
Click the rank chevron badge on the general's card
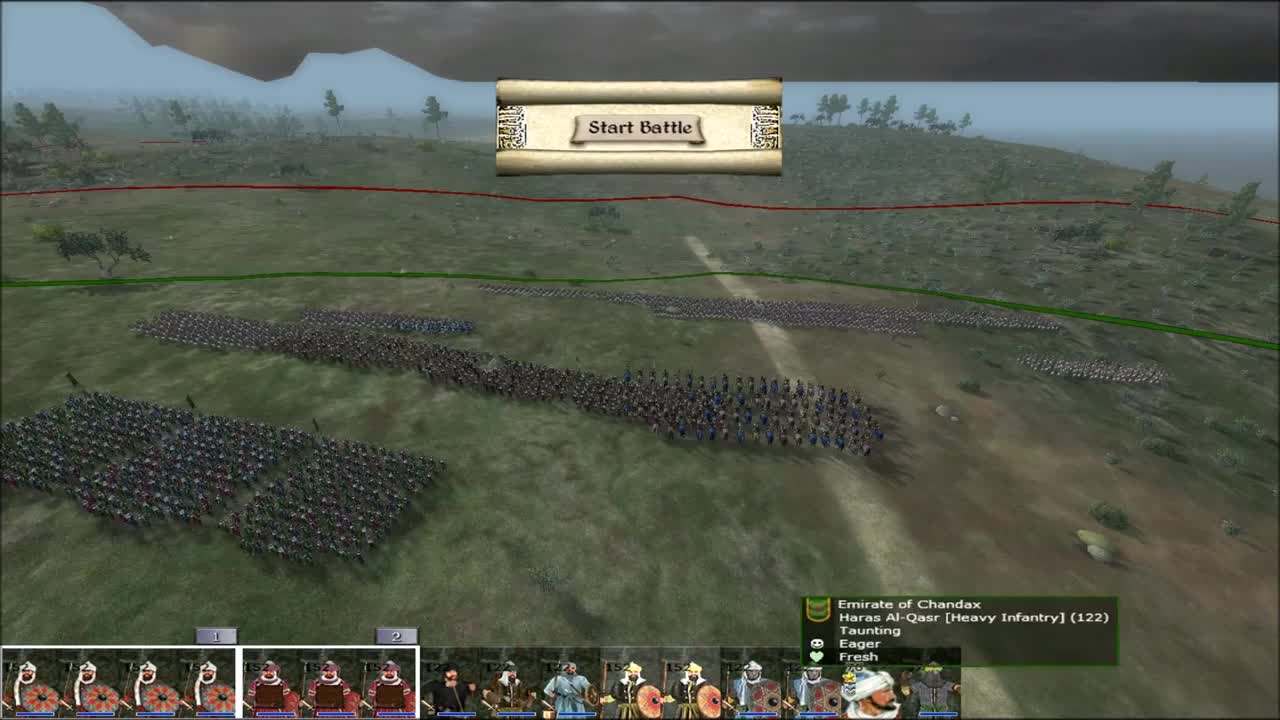point(848,685)
